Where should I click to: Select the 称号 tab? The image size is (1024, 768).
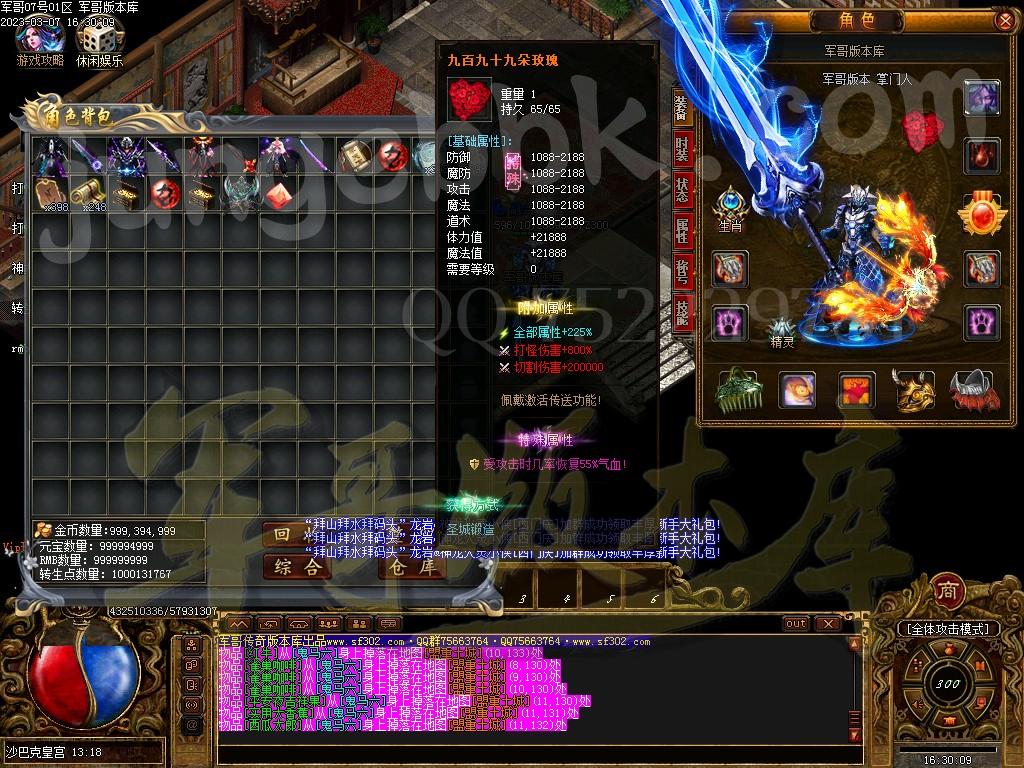pyautogui.click(x=682, y=272)
